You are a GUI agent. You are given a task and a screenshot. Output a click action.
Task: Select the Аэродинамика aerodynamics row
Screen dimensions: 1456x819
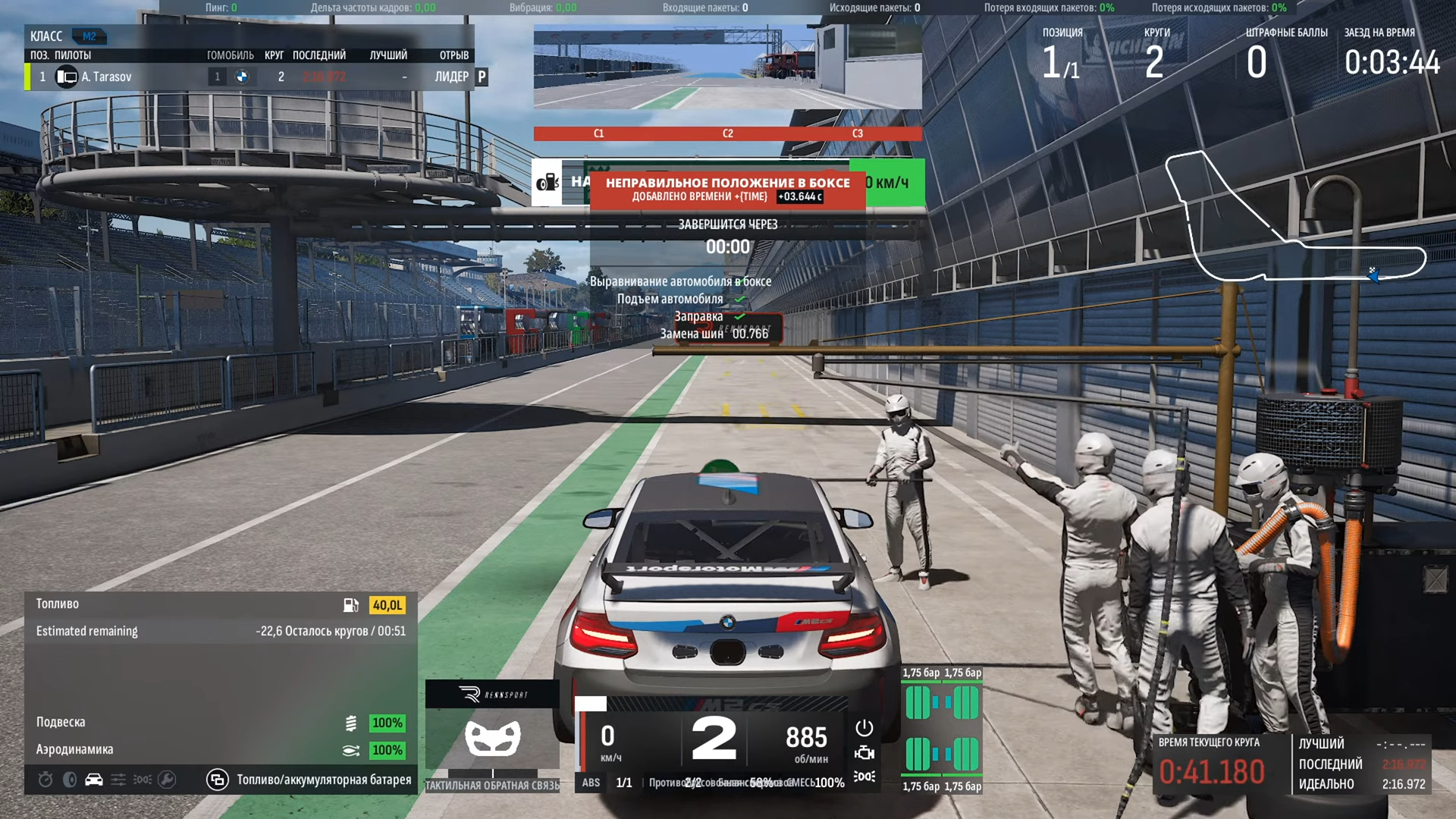click(220, 750)
